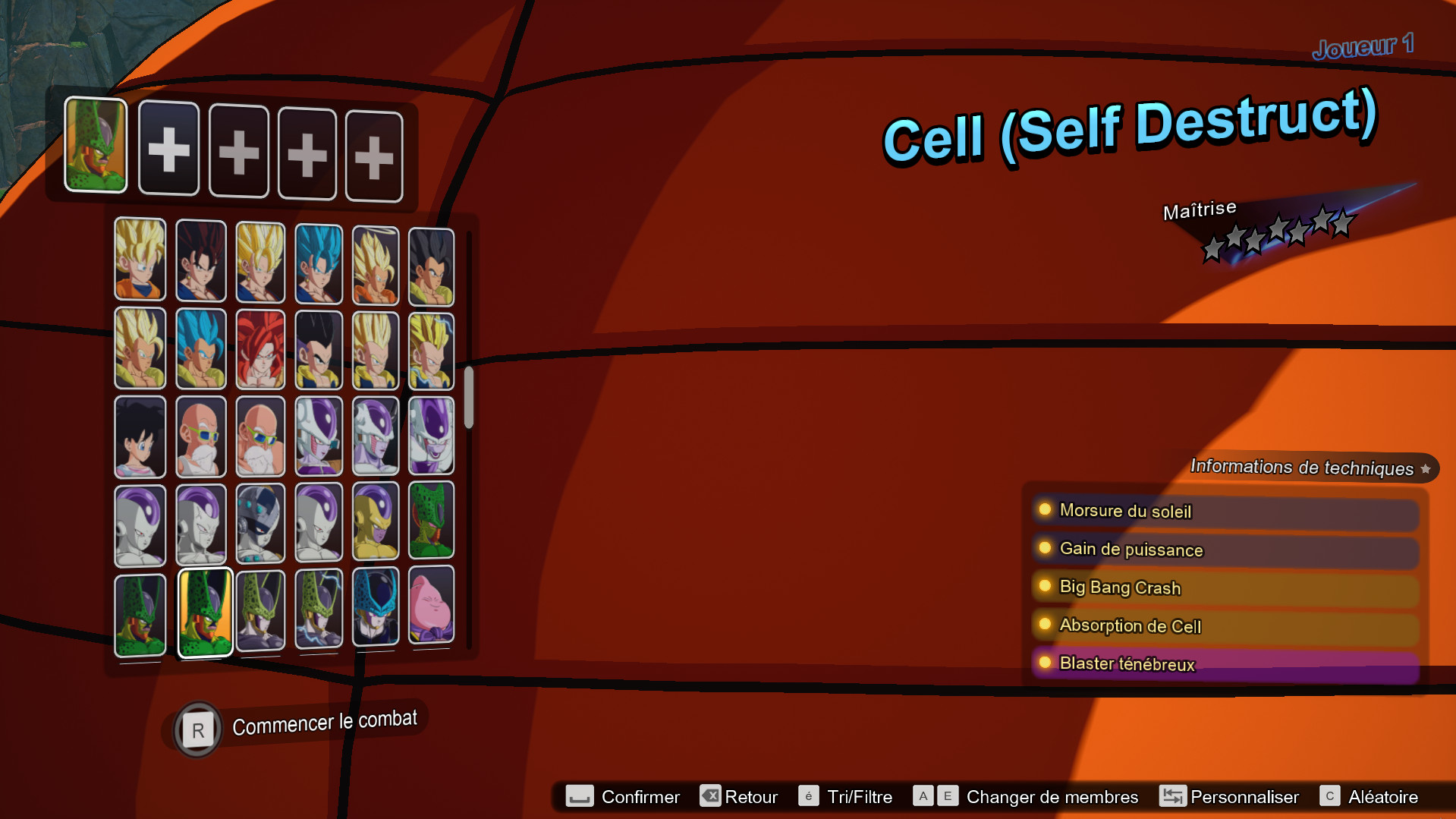Screen dimensions: 1456x819
Task: Pick Videl from the character grid
Action: [140, 436]
